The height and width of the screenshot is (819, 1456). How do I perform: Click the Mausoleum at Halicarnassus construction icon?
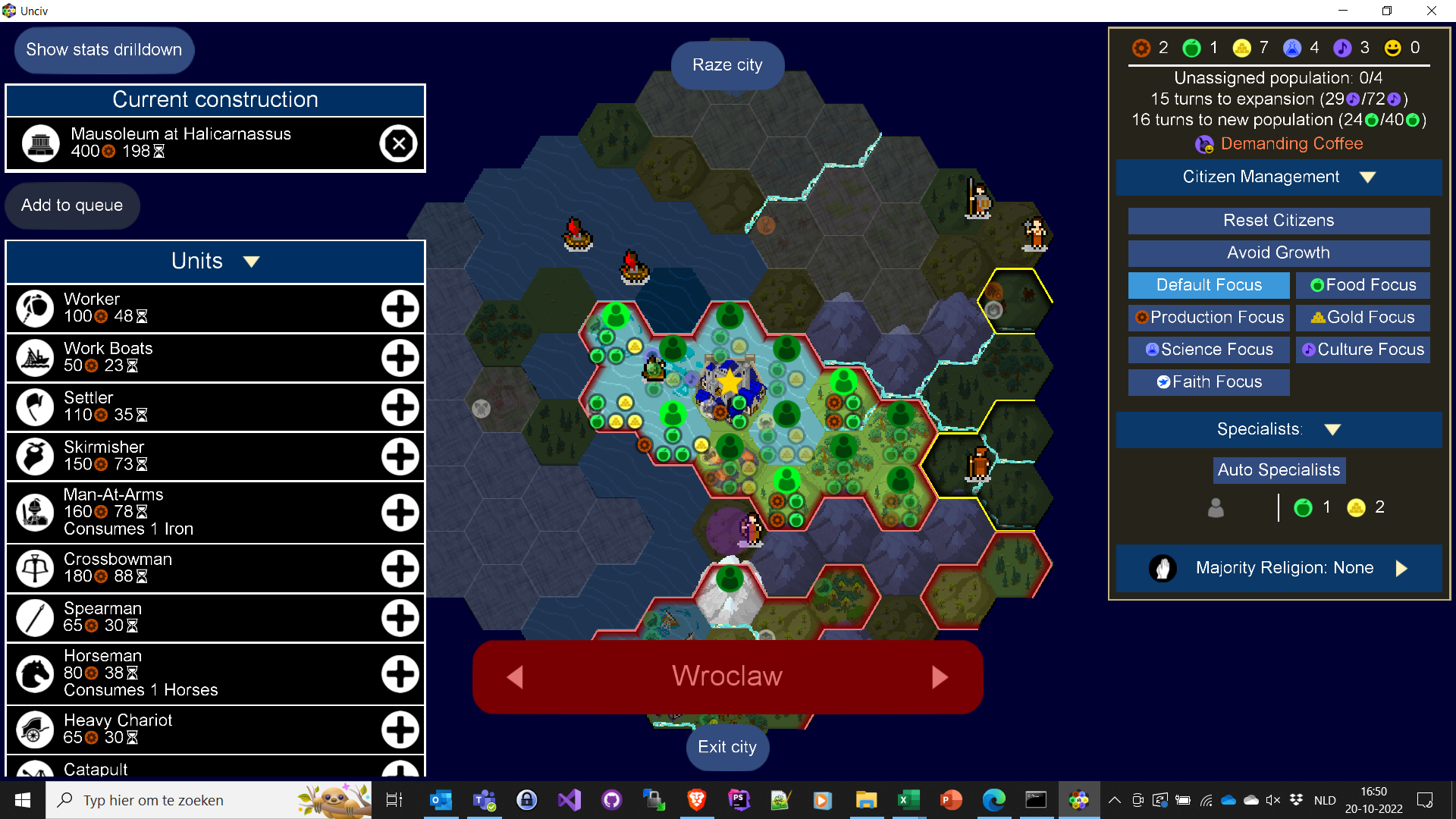coord(41,143)
